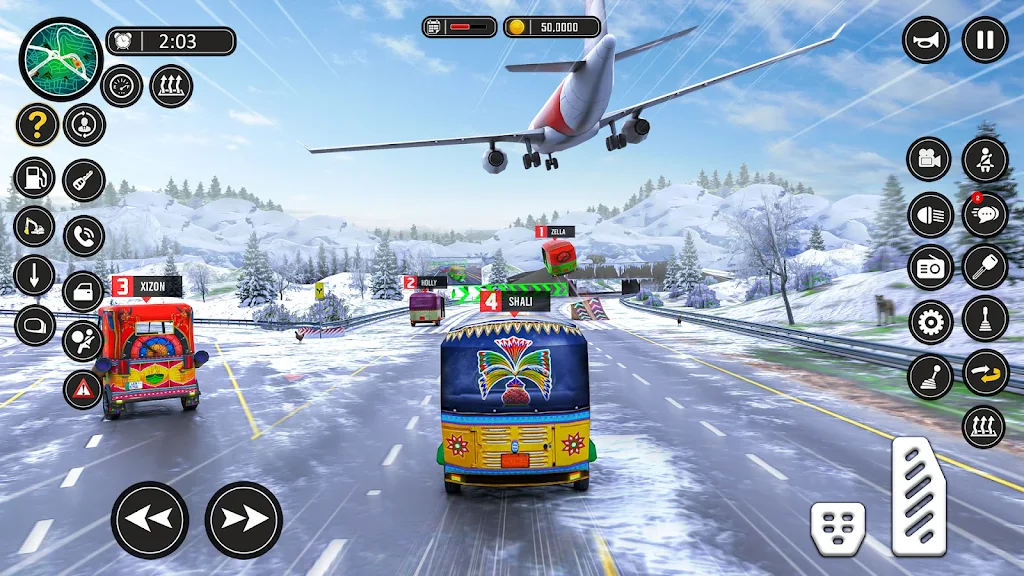Toggle the headlights

click(x=930, y=215)
